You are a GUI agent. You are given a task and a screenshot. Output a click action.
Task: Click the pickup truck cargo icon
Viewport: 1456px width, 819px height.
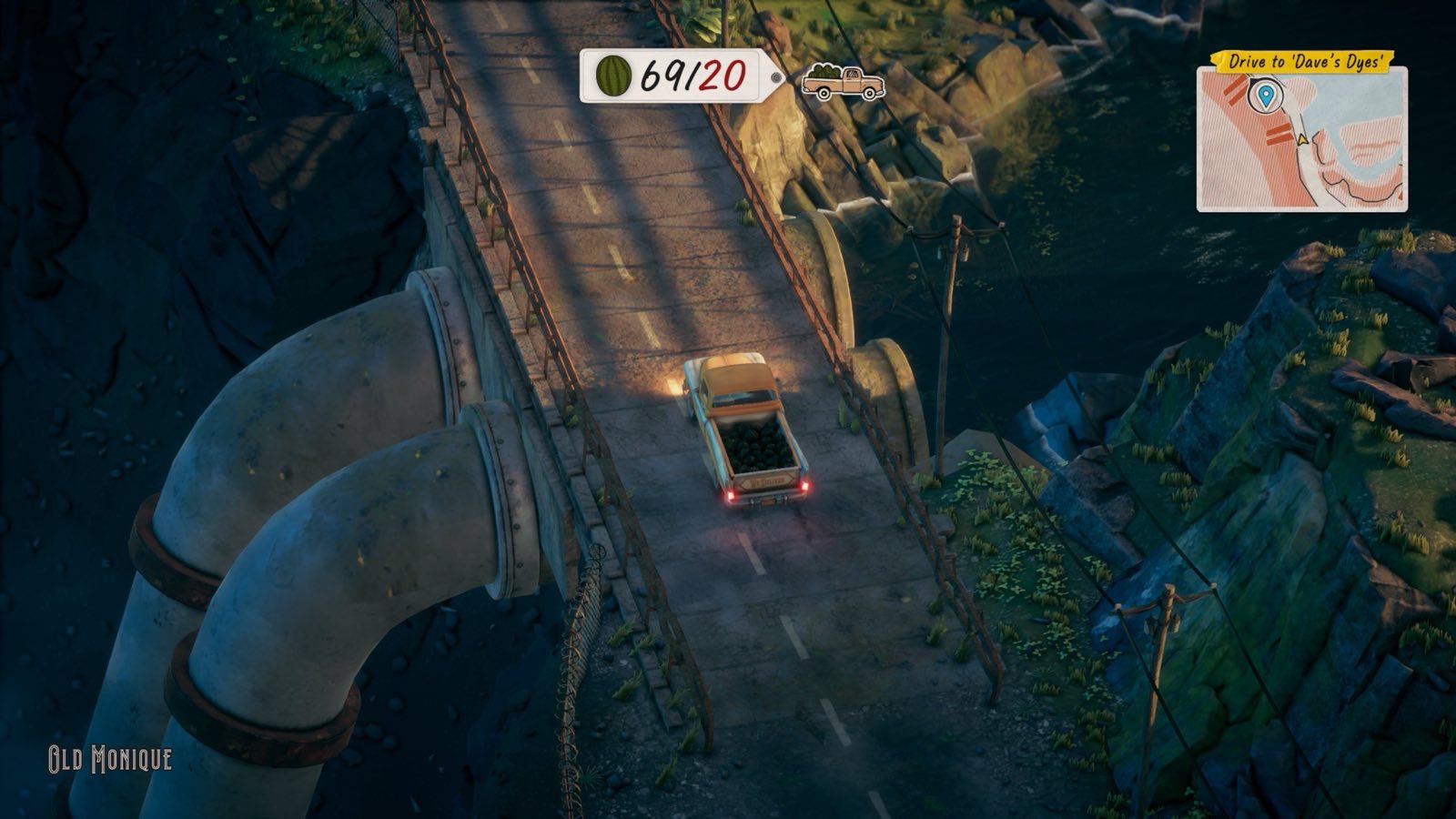pos(843,82)
